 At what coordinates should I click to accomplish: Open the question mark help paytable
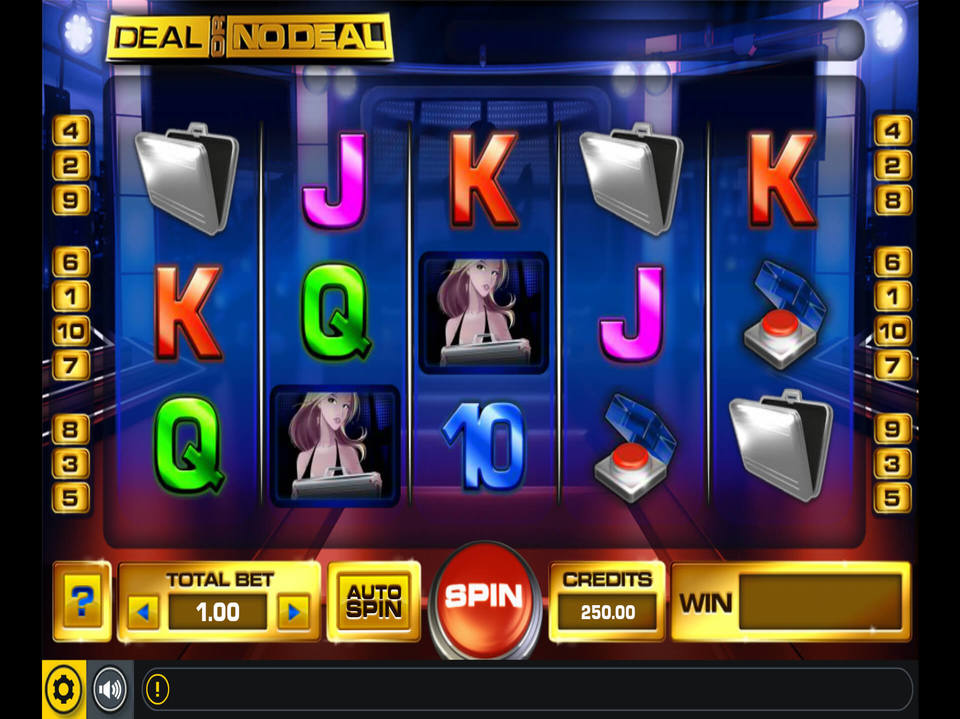tap(83, 601)
